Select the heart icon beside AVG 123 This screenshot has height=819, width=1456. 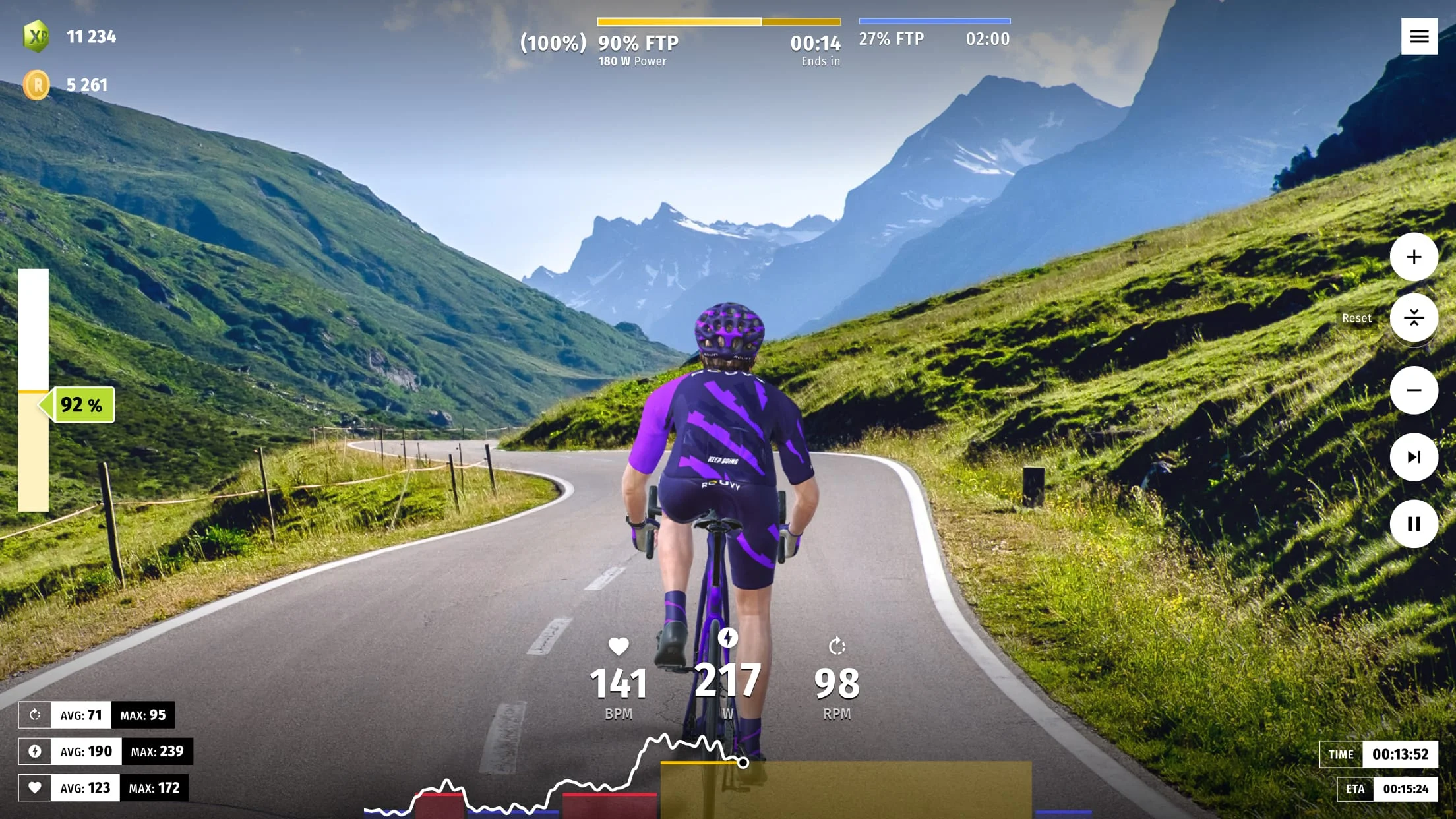(x=35, y=787)
